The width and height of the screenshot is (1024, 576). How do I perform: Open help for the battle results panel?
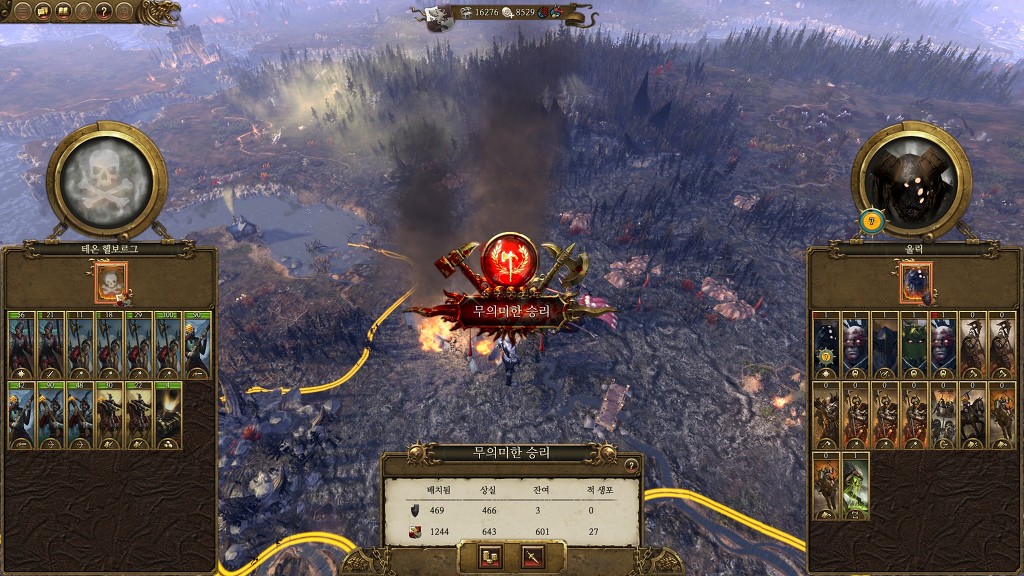pyautogui.click(x=631, y=465)
